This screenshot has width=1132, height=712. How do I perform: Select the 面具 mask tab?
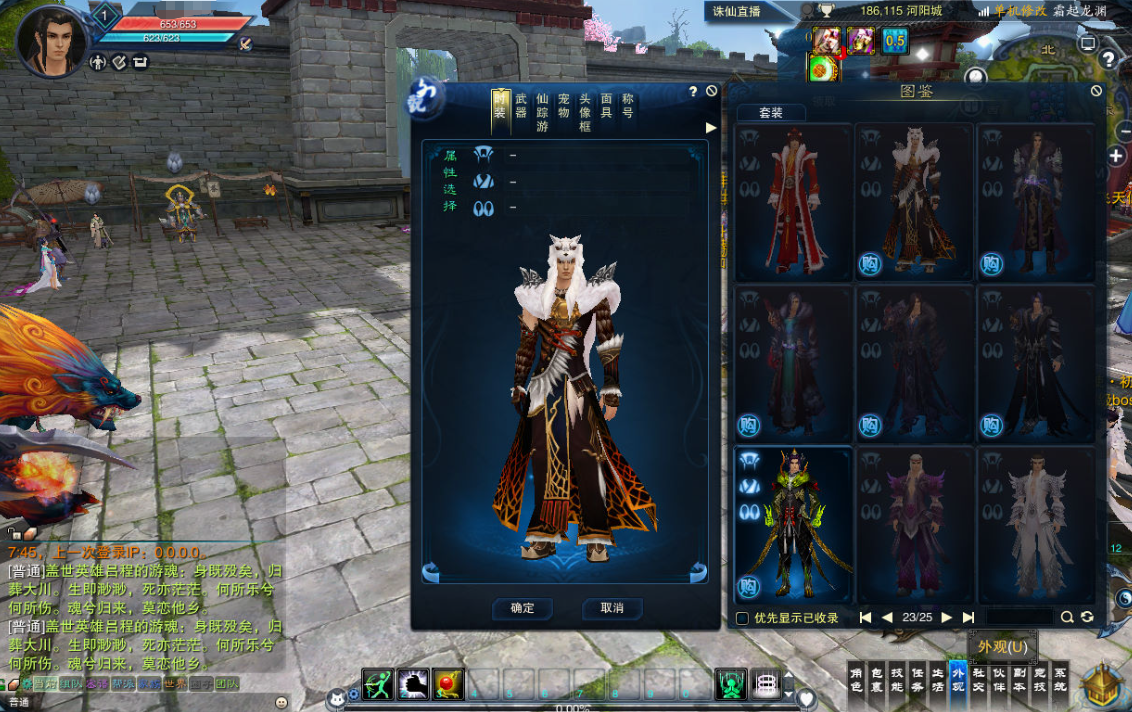click(x=606, y=106)
